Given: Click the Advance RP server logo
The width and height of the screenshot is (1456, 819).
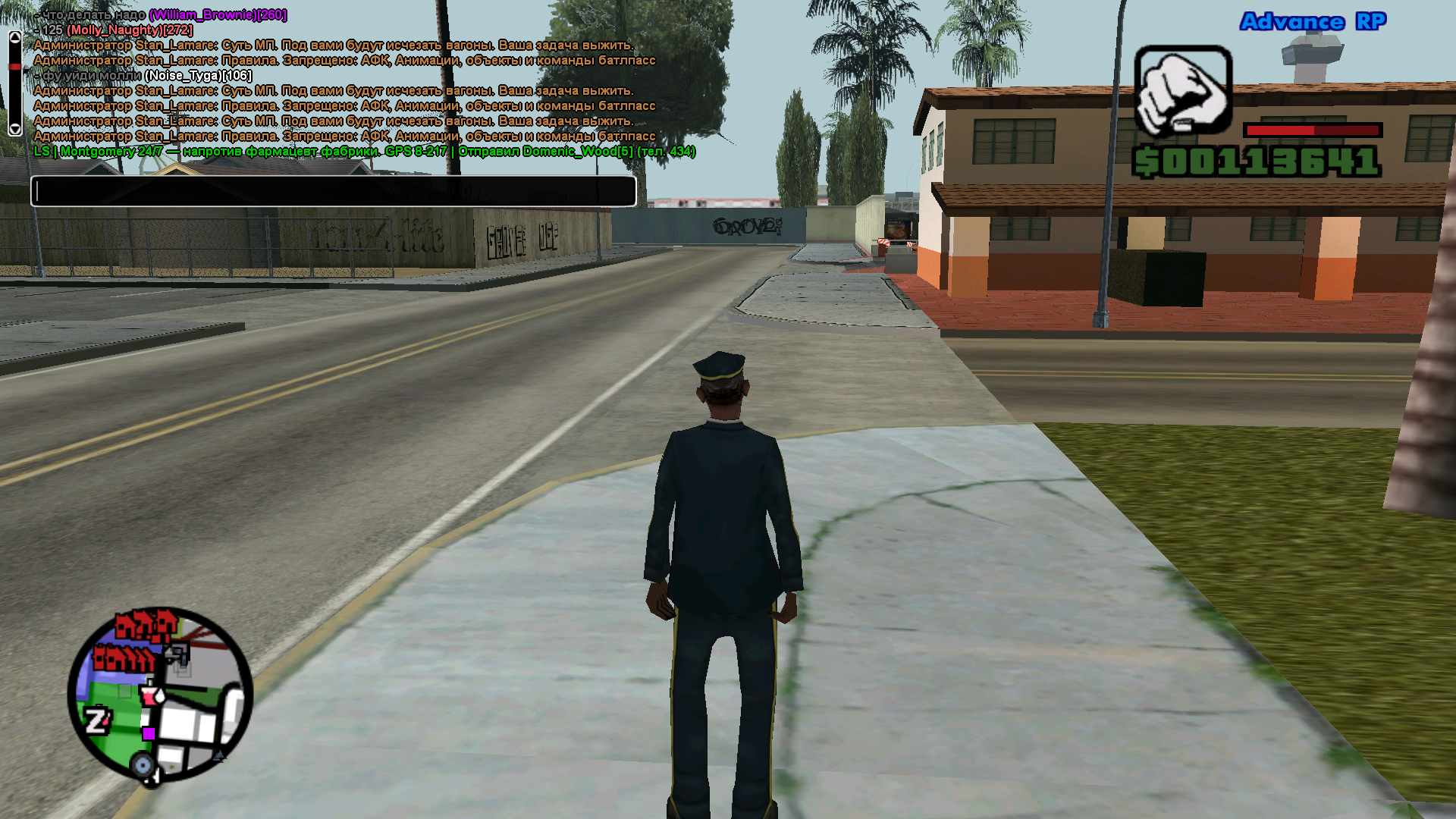Looking at the screenshot, I should point(1312,23).
